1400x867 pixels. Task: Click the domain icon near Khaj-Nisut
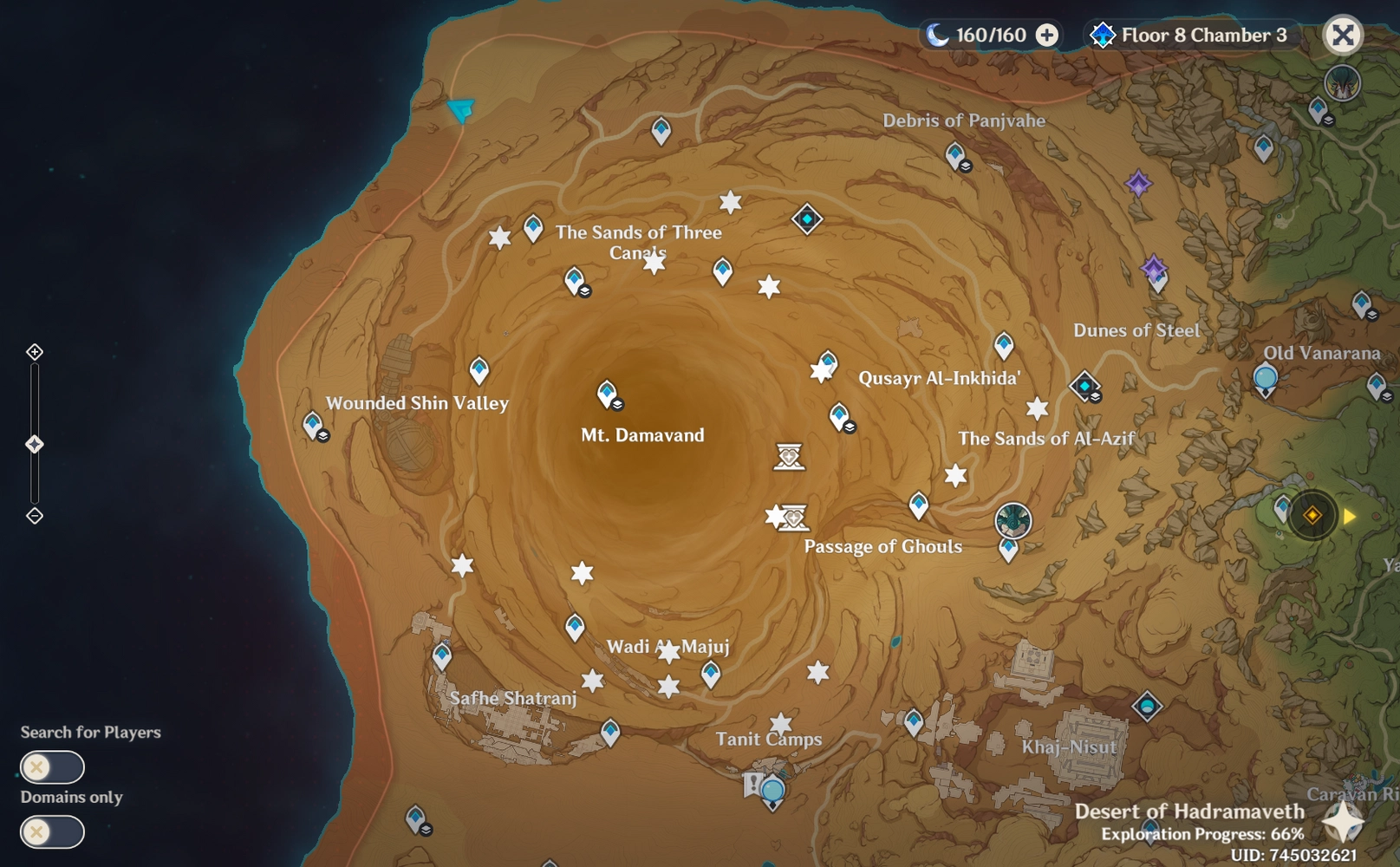(x=1147, y=707)
